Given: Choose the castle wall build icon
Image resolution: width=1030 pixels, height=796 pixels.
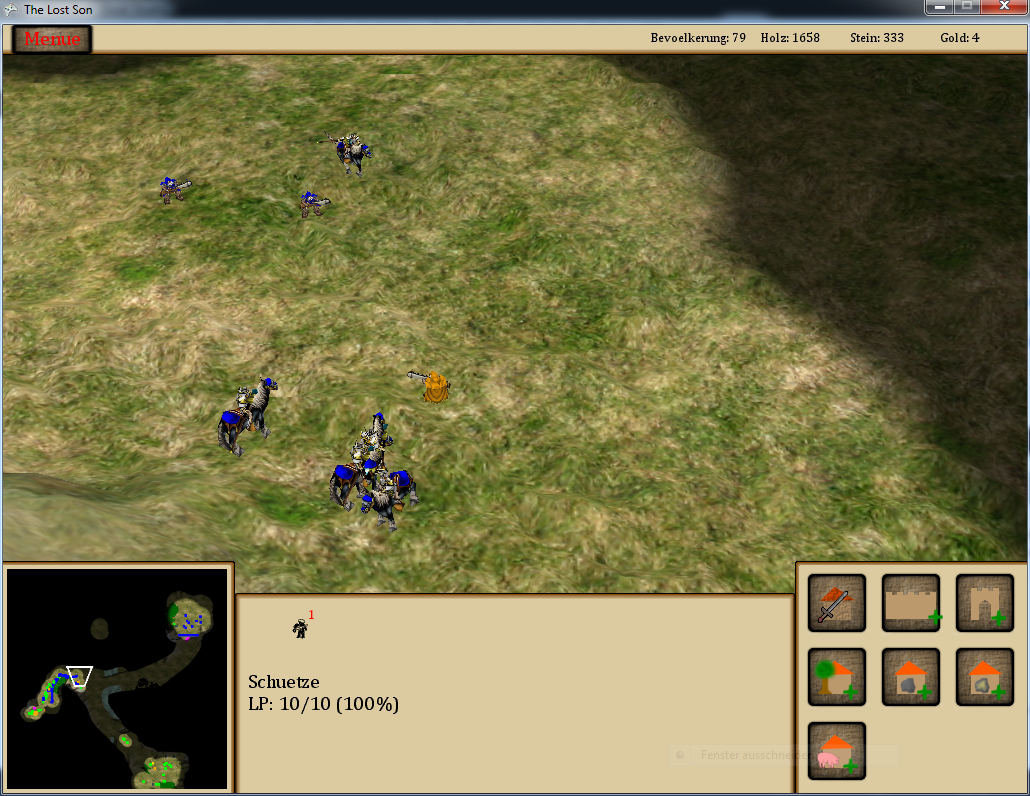Looking at the screenshot, I should point(911,603).
